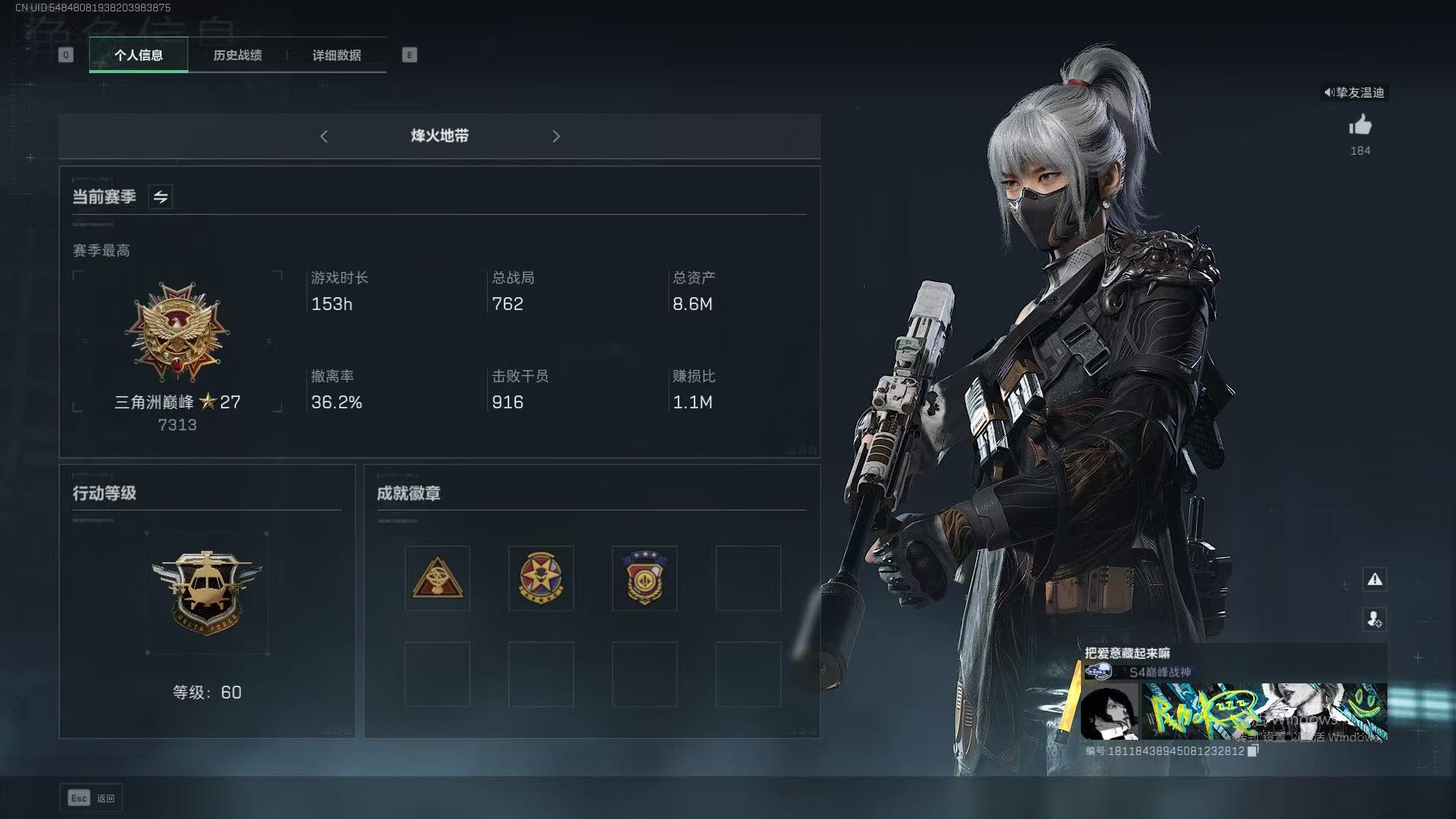Open the warning triangle report button
Screen dimensions: 1456x819
click(1374, 580)
